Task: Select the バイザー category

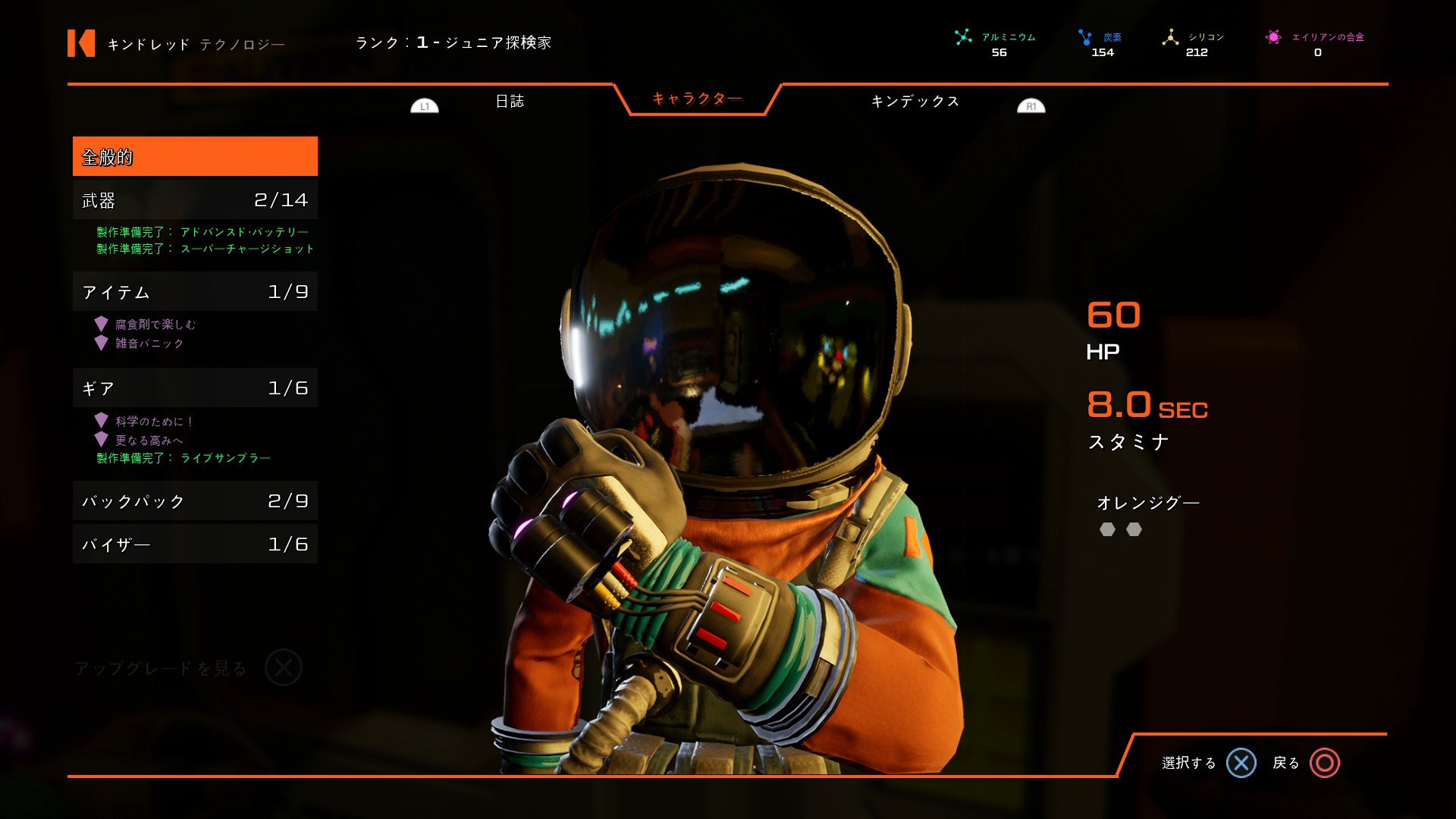Action: pos(195,544)
